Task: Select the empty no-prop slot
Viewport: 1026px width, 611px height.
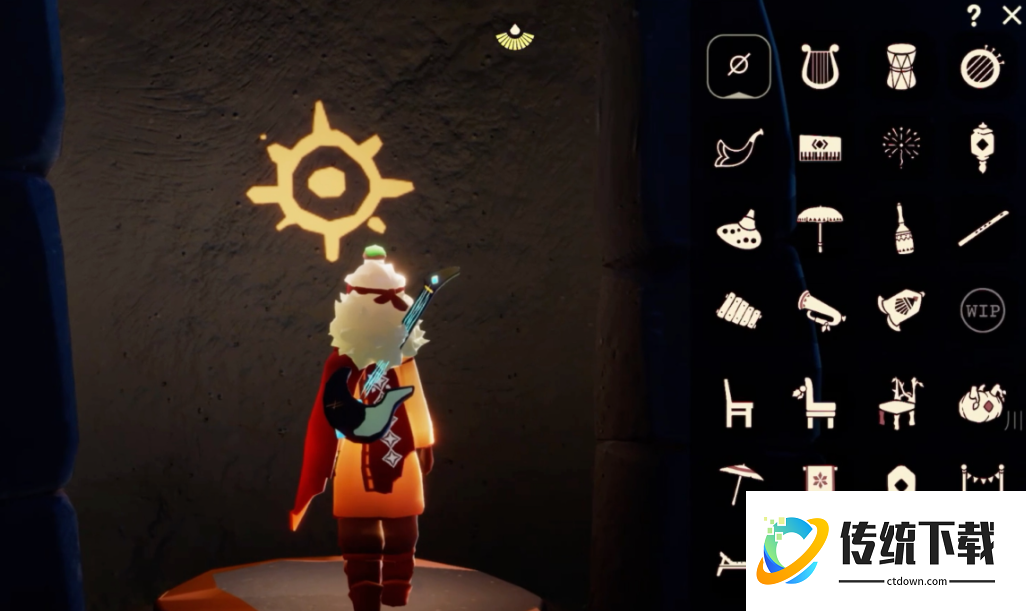Action: pos(738,67)
